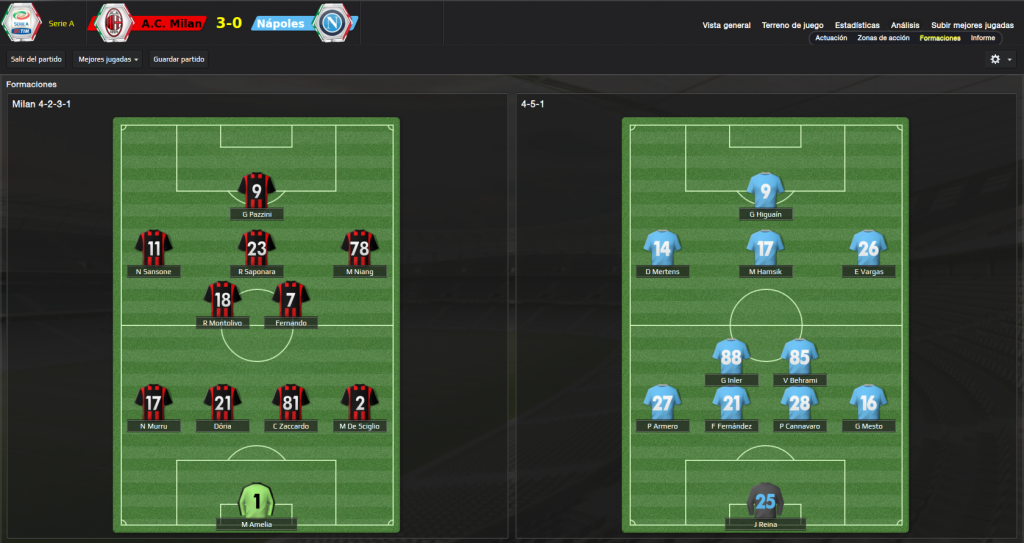Open the Nápoles team name link
Screen dimensions: 1024x543
point(280,22)
